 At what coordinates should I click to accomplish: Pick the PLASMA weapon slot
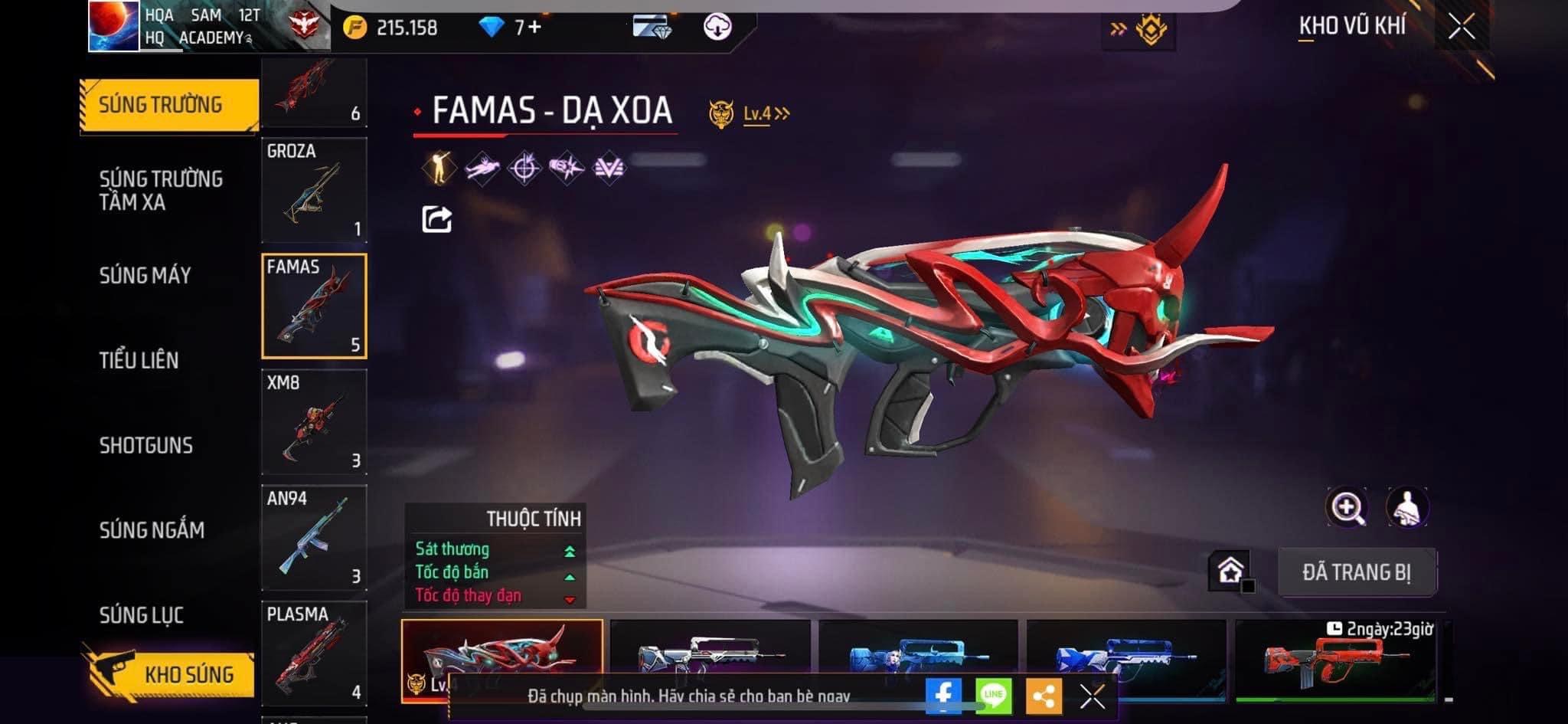click(314, 653)
